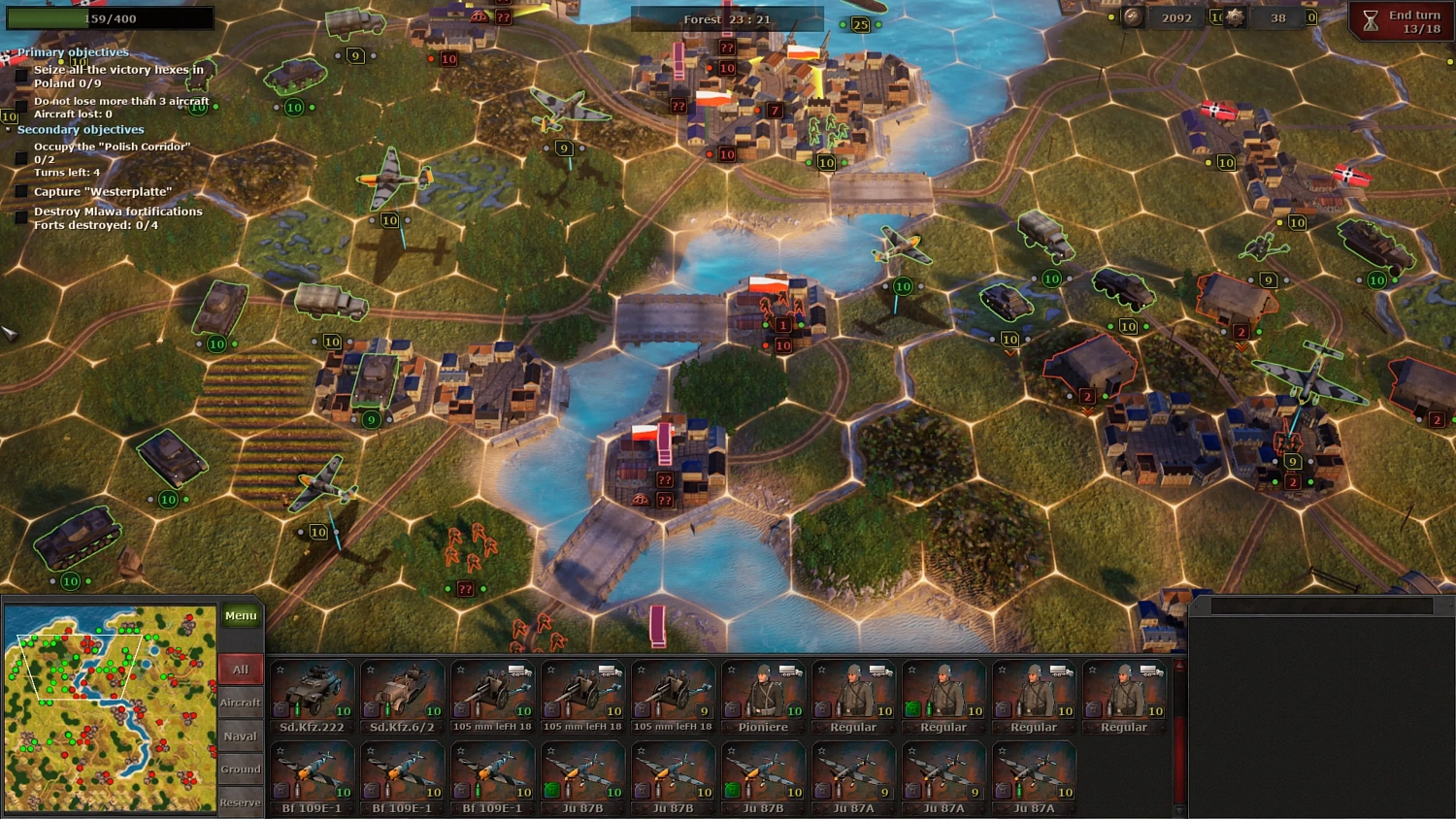
Task: Collapse the Primary objectives list
Action: tap(10, 50)
